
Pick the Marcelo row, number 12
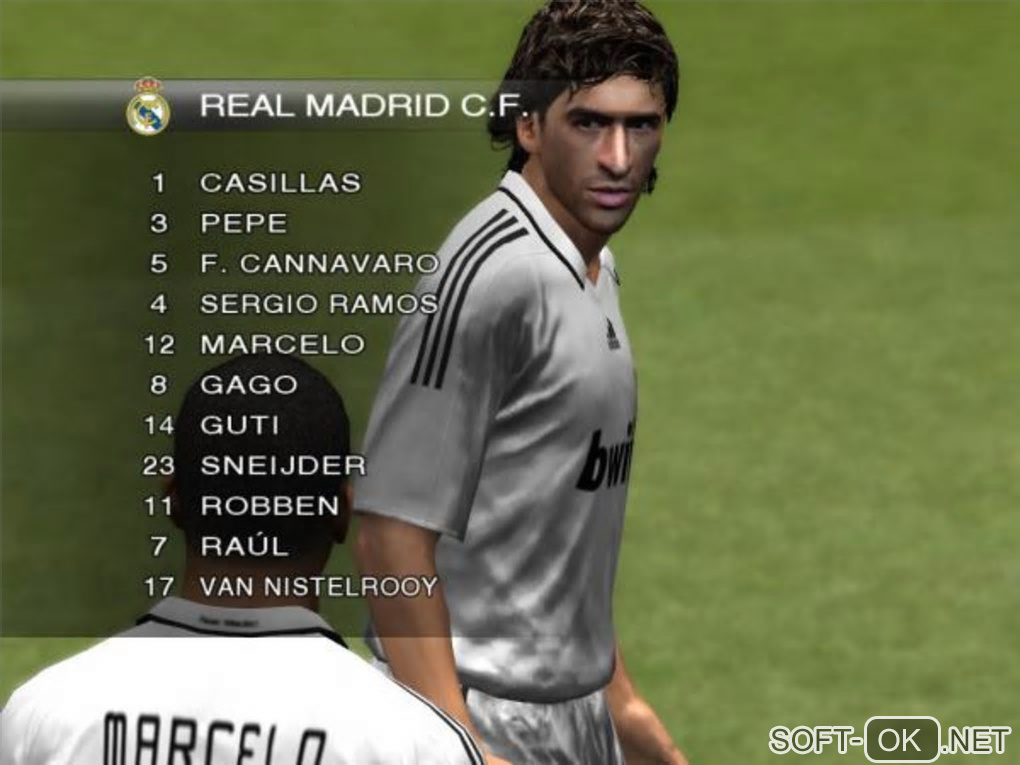(282, 345)
